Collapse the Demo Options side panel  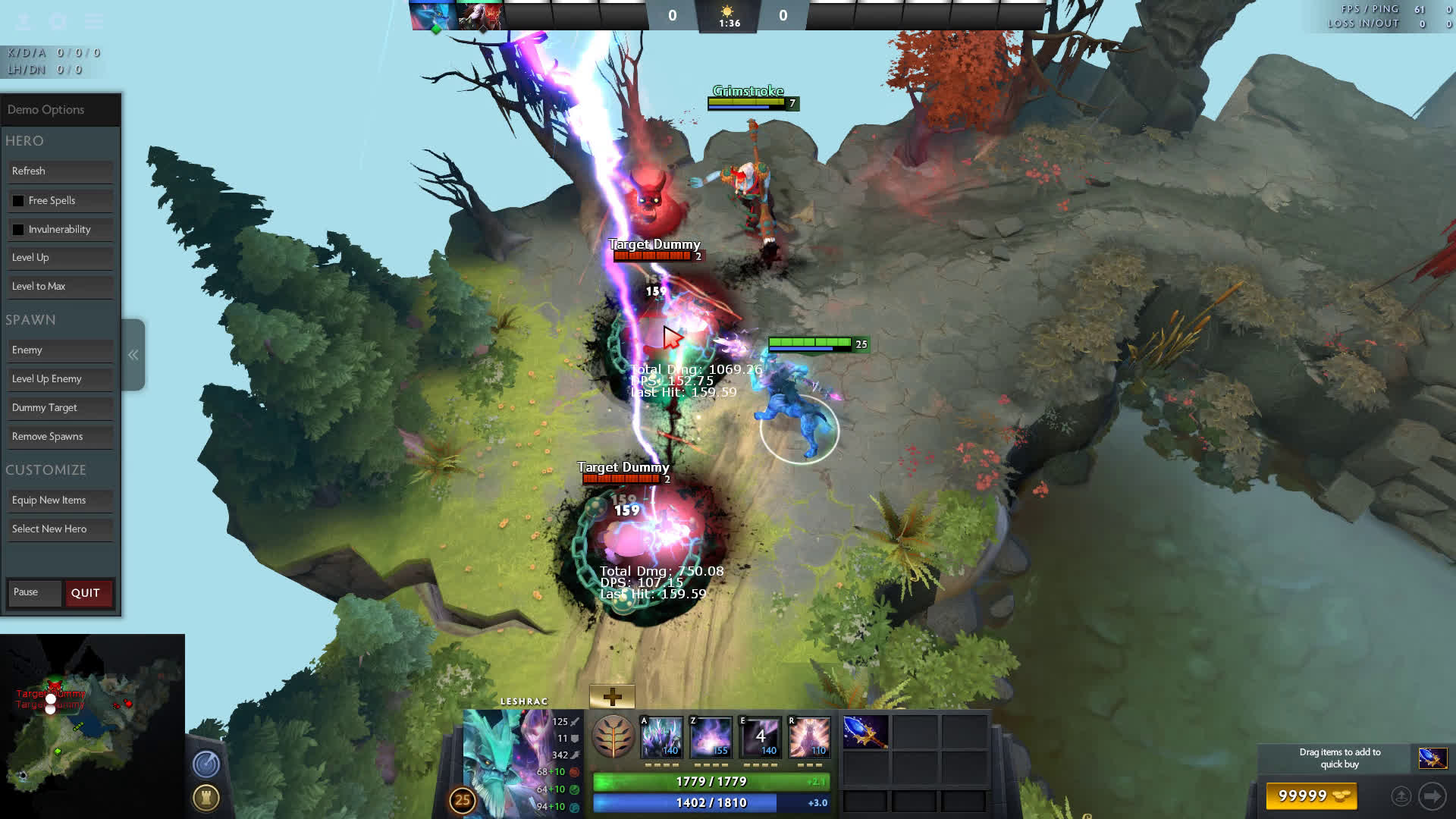(133, 355)
